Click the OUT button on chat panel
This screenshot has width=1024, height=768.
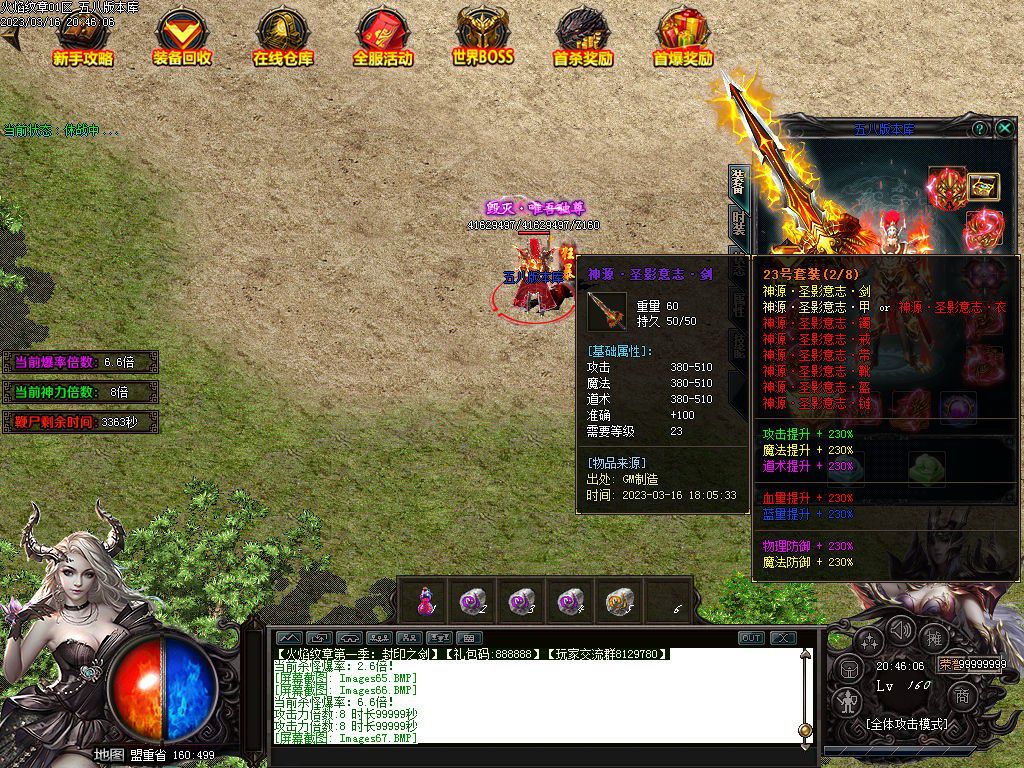[x=751, y=638]
